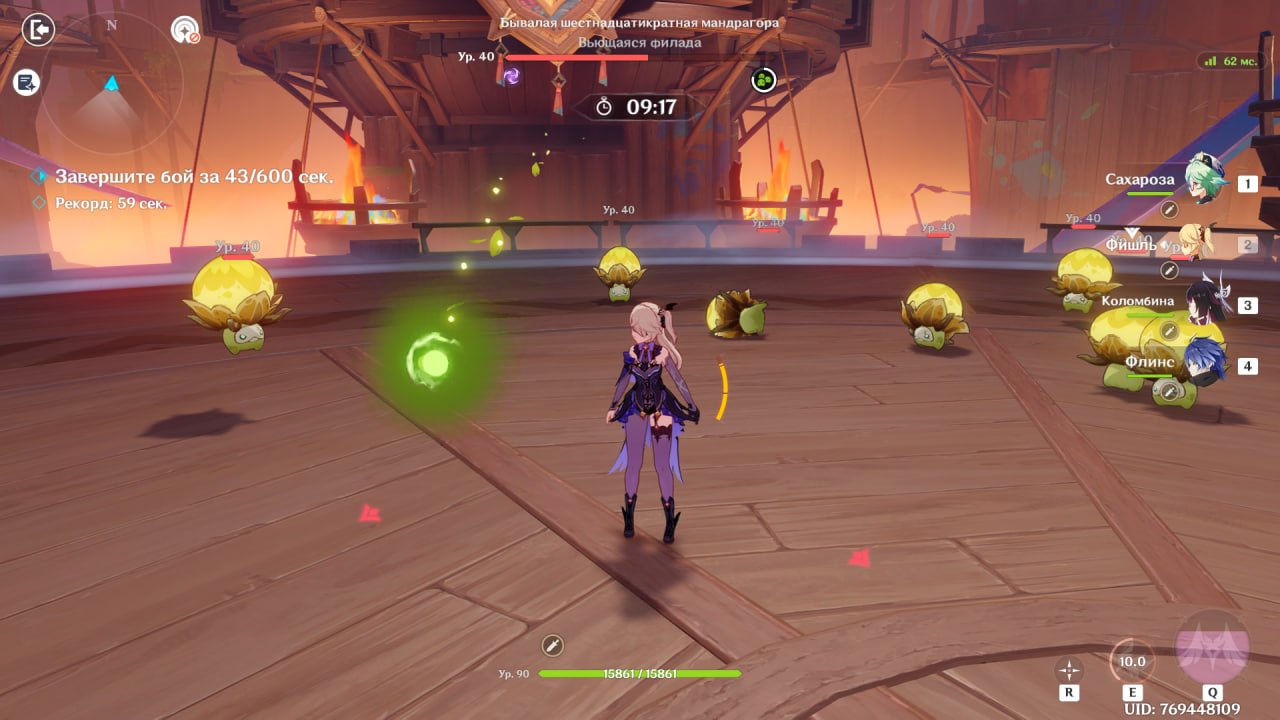1280x720 pixels.
Task: Switch to party member Флинс
Action: [1204, 362]
